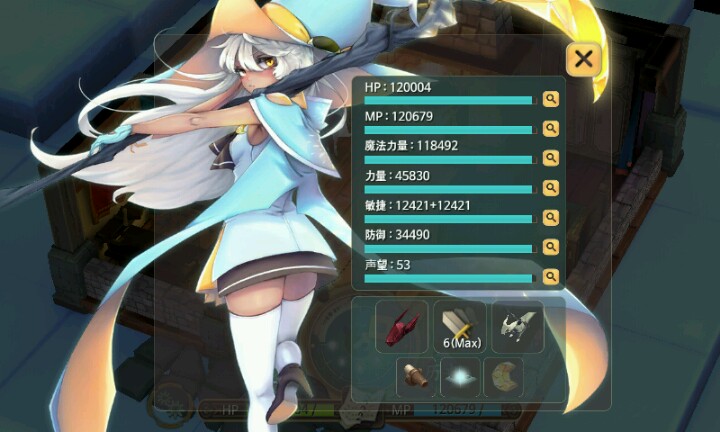This screenshot has width=720, height=432.
Task: Select the red claw equipment slot
Action: 402,326
